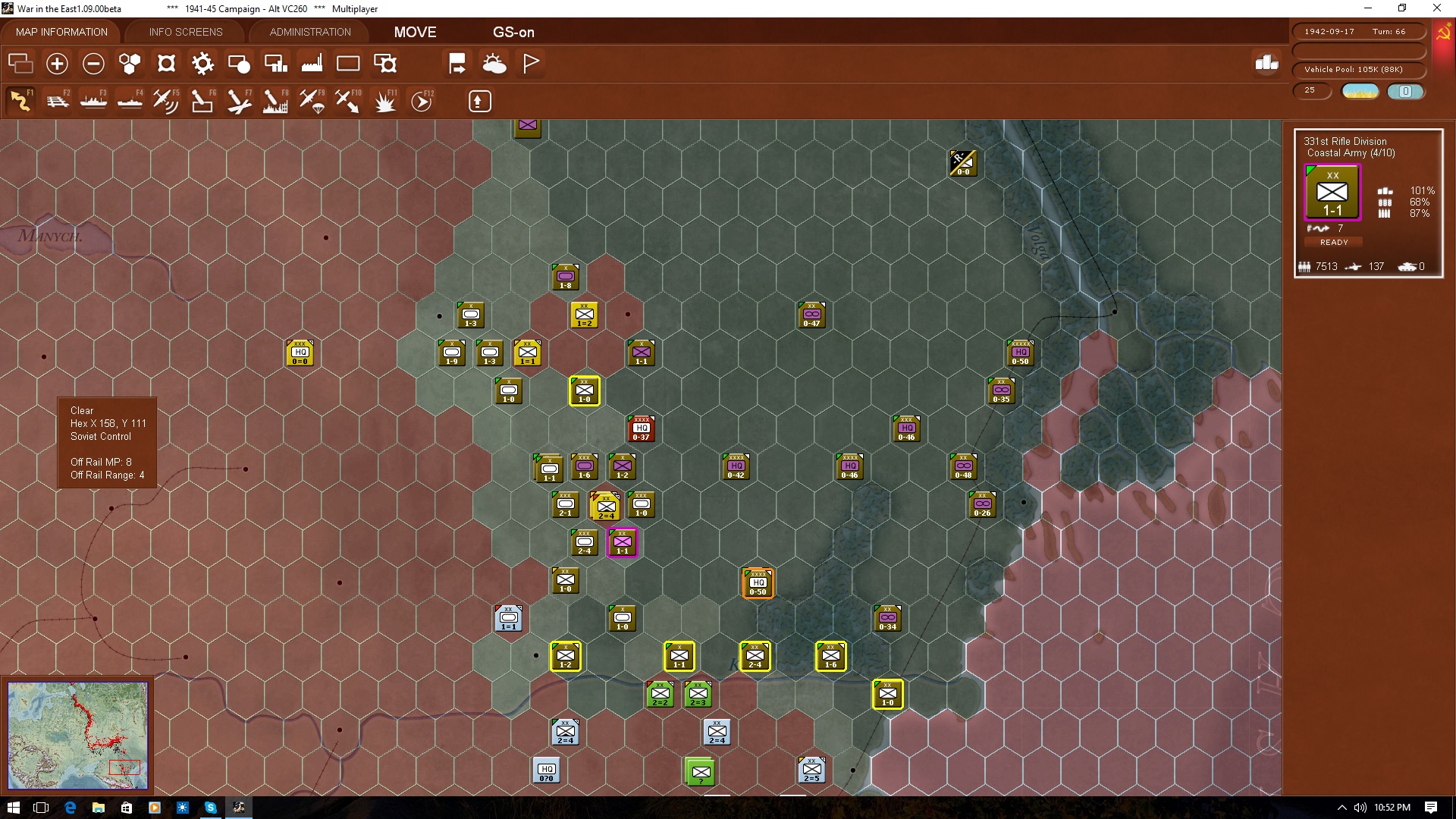Activate naval transport mode F3
This screenshot has width=1456, height=819.
[93, 100]
